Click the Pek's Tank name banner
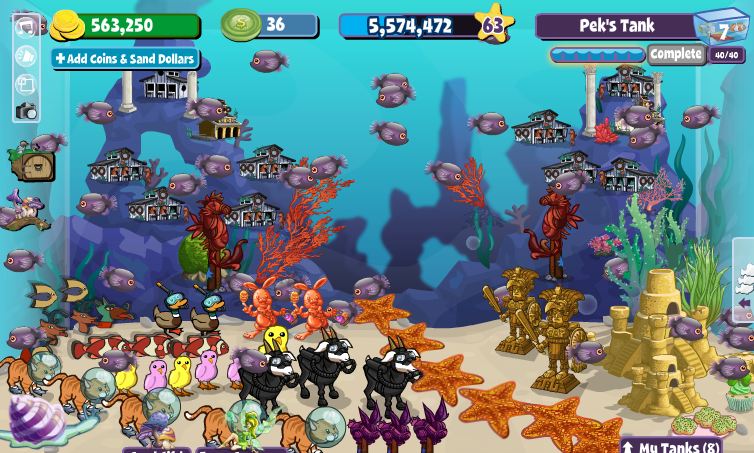754x453 pixels. click(x=616, y=26)
